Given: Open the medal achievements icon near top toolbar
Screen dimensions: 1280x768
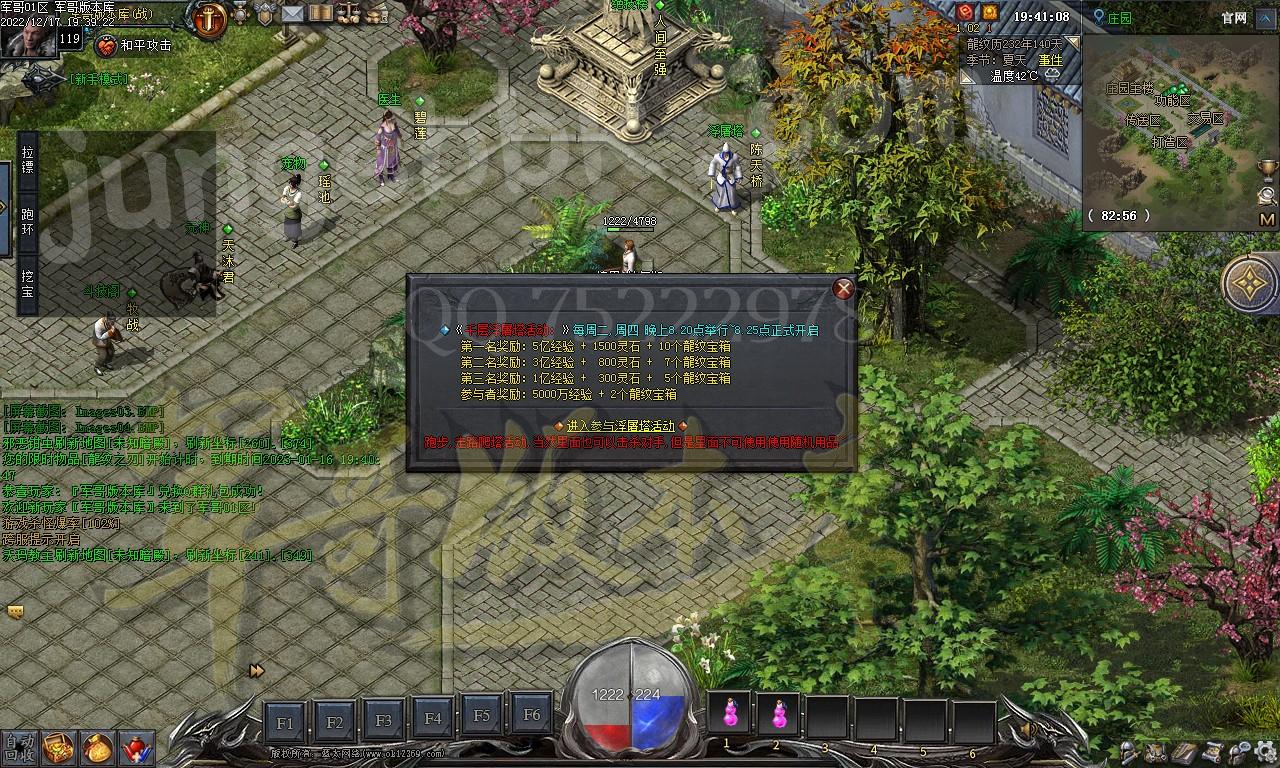Looking at the screenshot, I should (239, 13).
